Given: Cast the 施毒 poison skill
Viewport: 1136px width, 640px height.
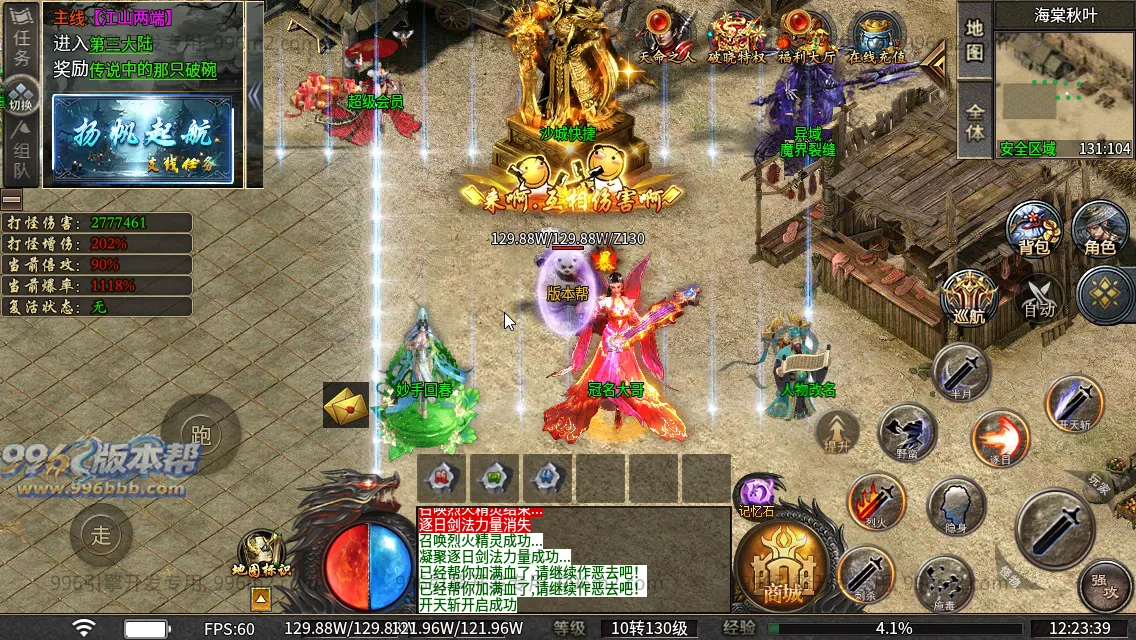Looking at the screenshot, I should pyautogui.click(x=944, y=583).
